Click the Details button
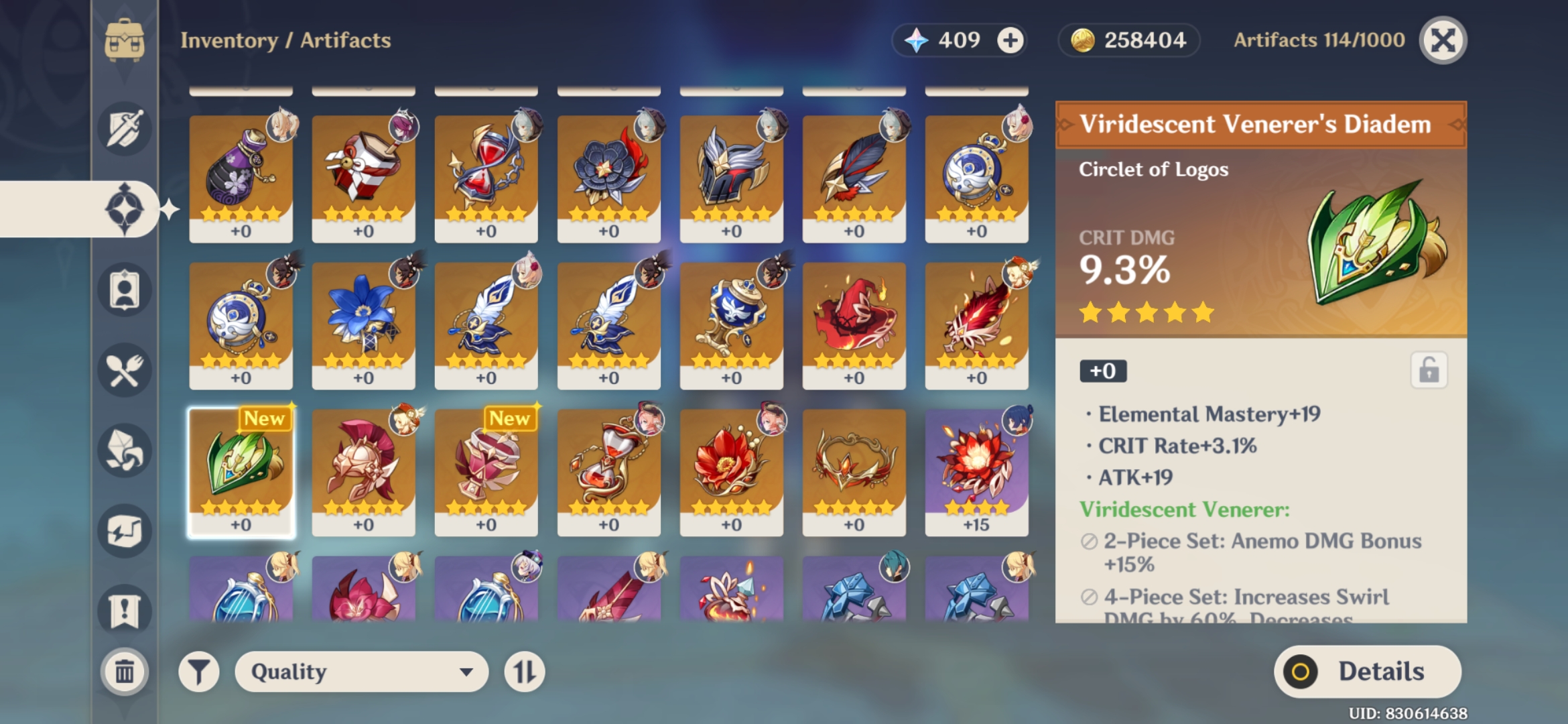The image size is (1568, 724). [1367, 670]
